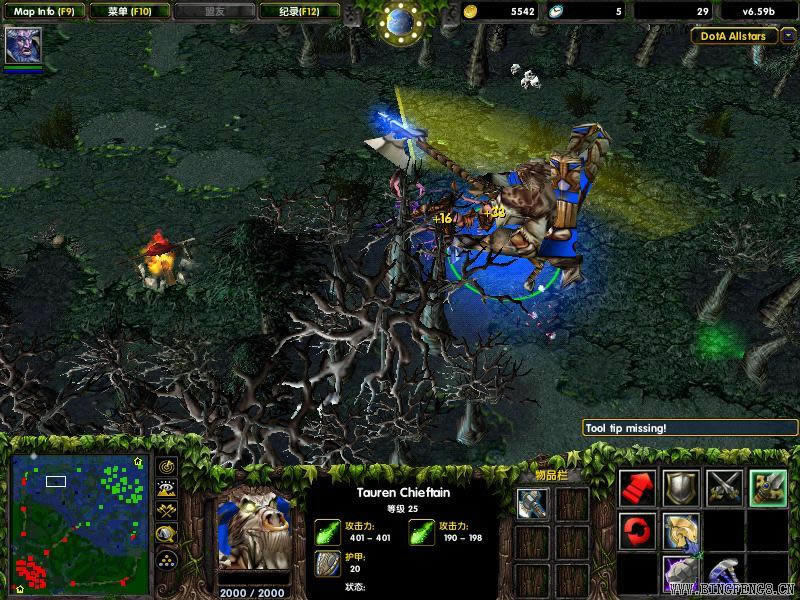Select the shield Hold Position command

point(681,487)
